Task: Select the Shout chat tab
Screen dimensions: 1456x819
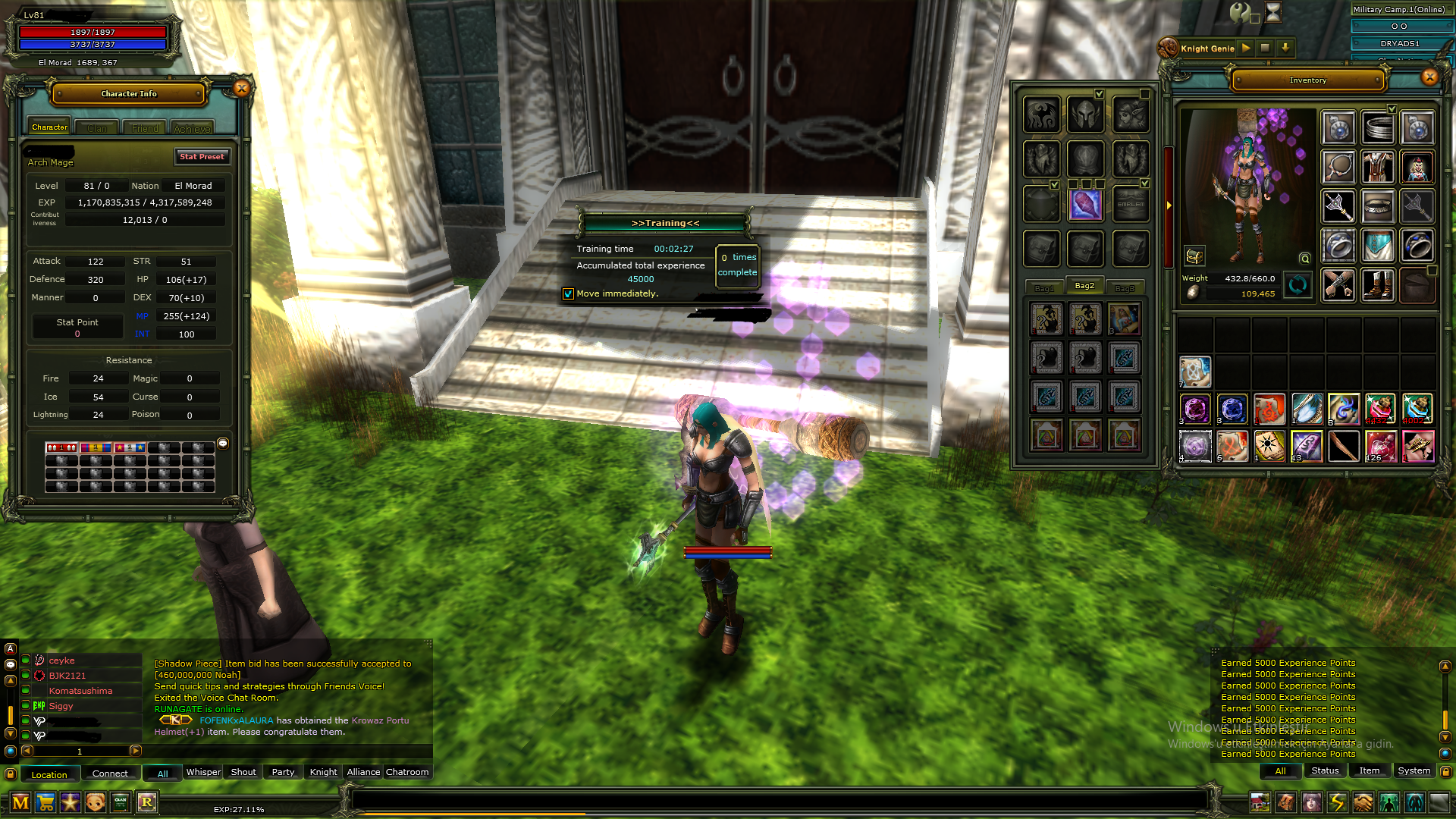Action: (x=243, y=772)
